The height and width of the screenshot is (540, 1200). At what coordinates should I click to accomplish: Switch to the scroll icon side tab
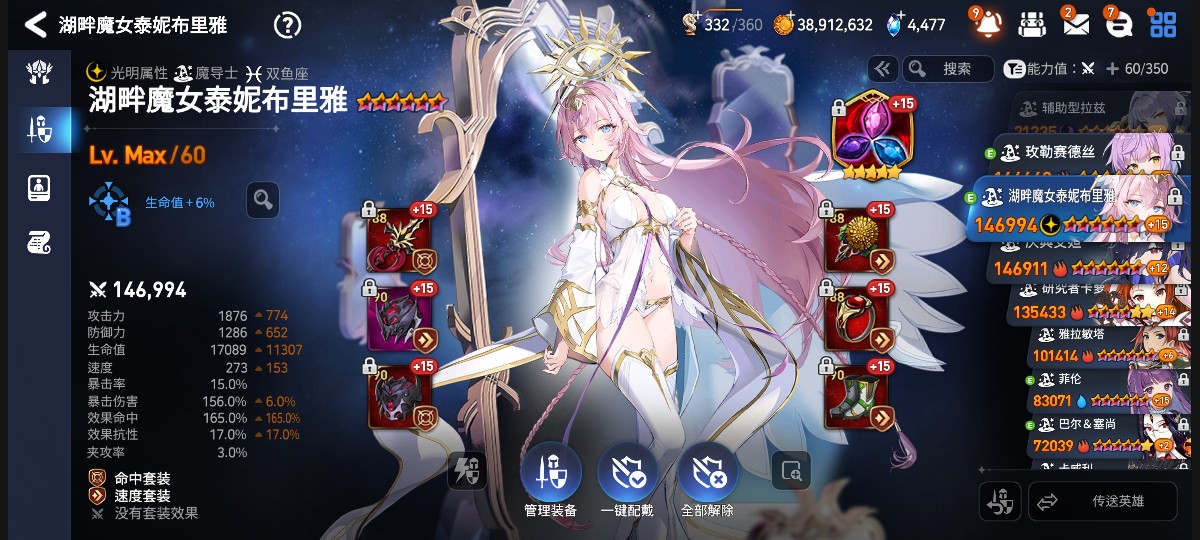click(x=39, y=241)
